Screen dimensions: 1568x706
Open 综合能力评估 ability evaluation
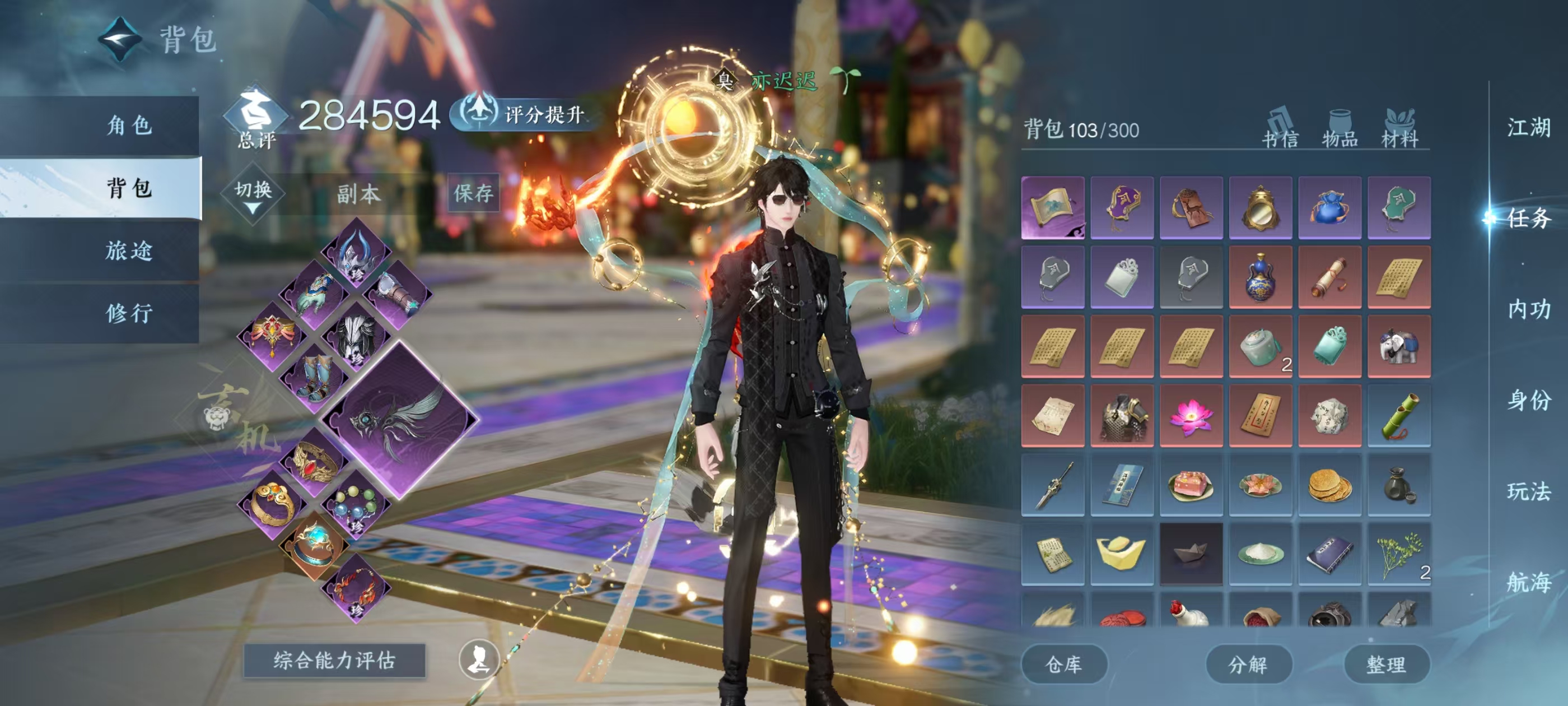334,660
